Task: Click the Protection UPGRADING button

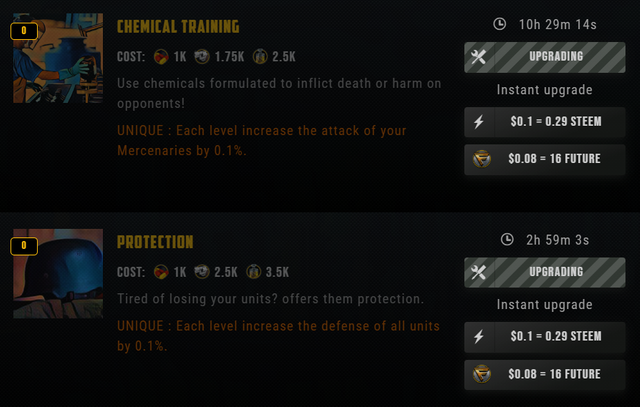Action: (x=544, y=272)
